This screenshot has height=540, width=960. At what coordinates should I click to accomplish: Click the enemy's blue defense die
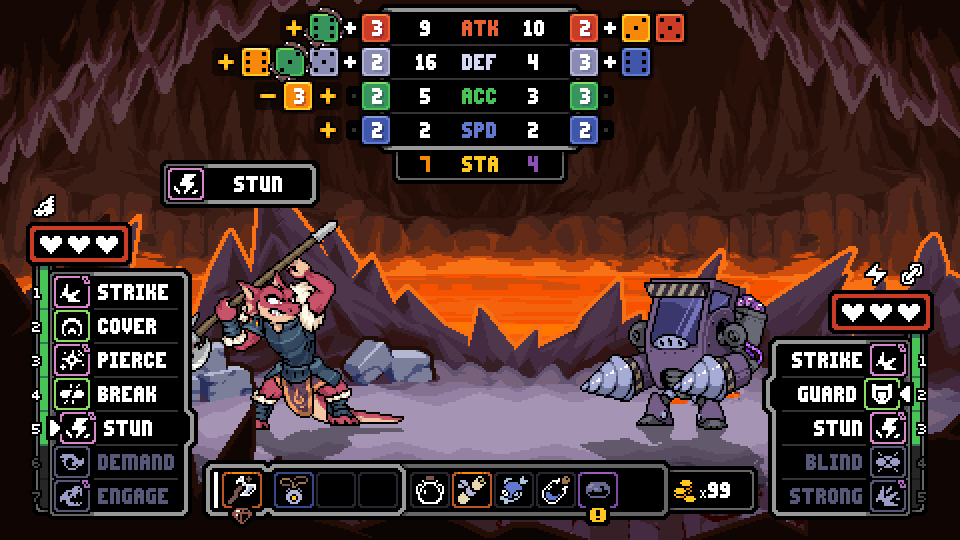pos(634,63)
